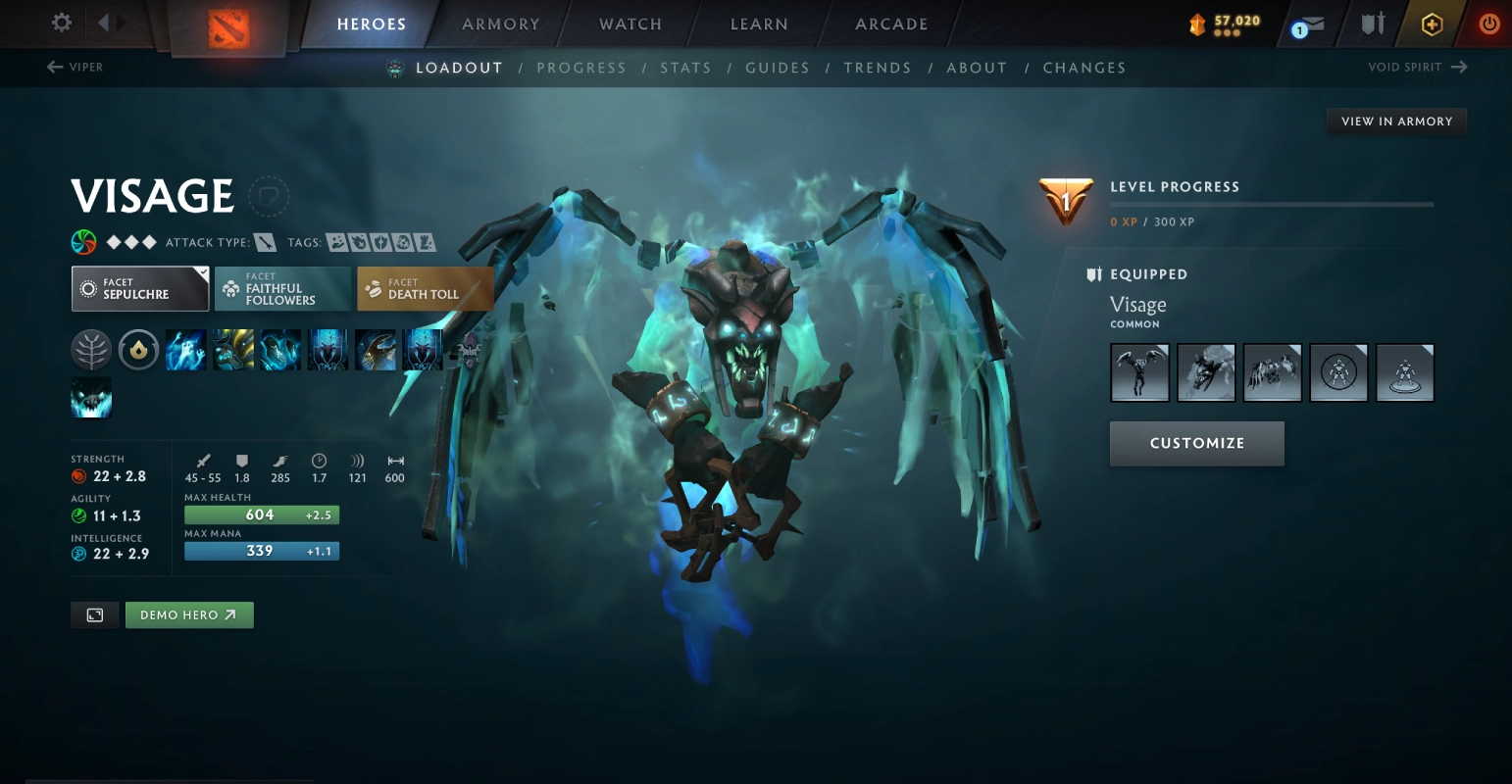Viewport: 1512px width, 784px height.
Task: Select the Faithful Followers facet
Action: tap(282, 289)
